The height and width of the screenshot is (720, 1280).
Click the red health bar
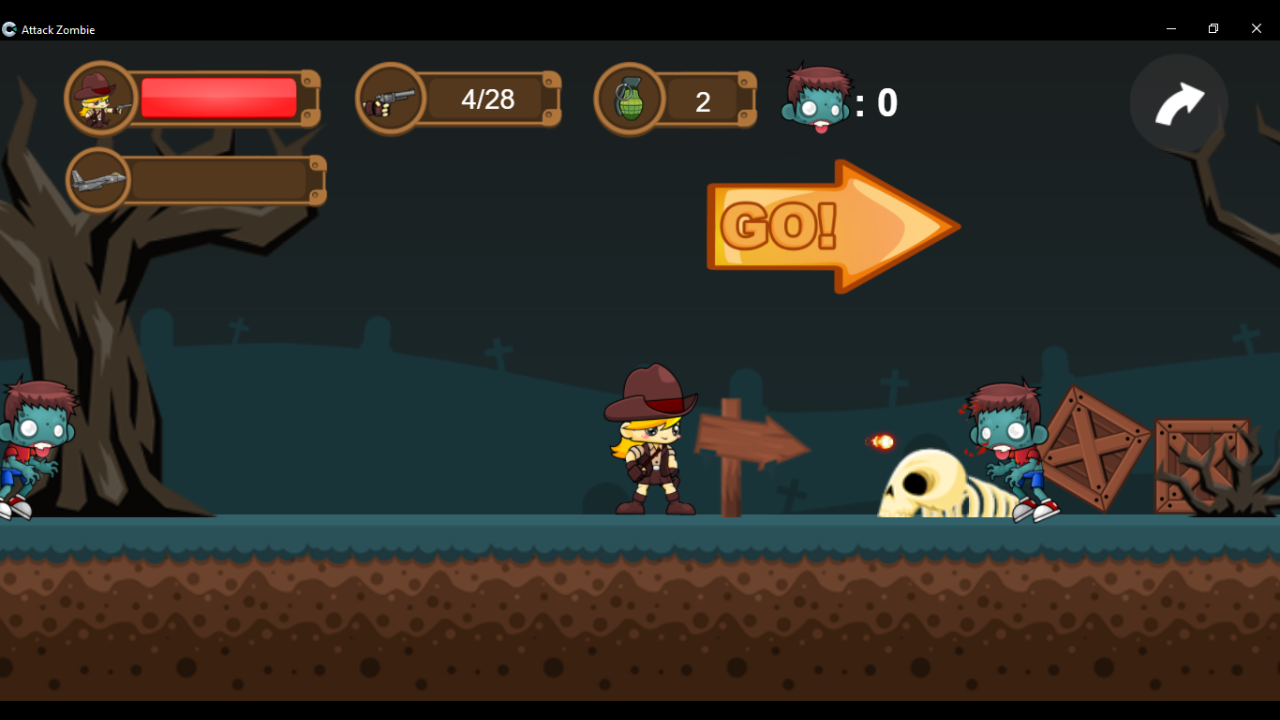[220, 97]
